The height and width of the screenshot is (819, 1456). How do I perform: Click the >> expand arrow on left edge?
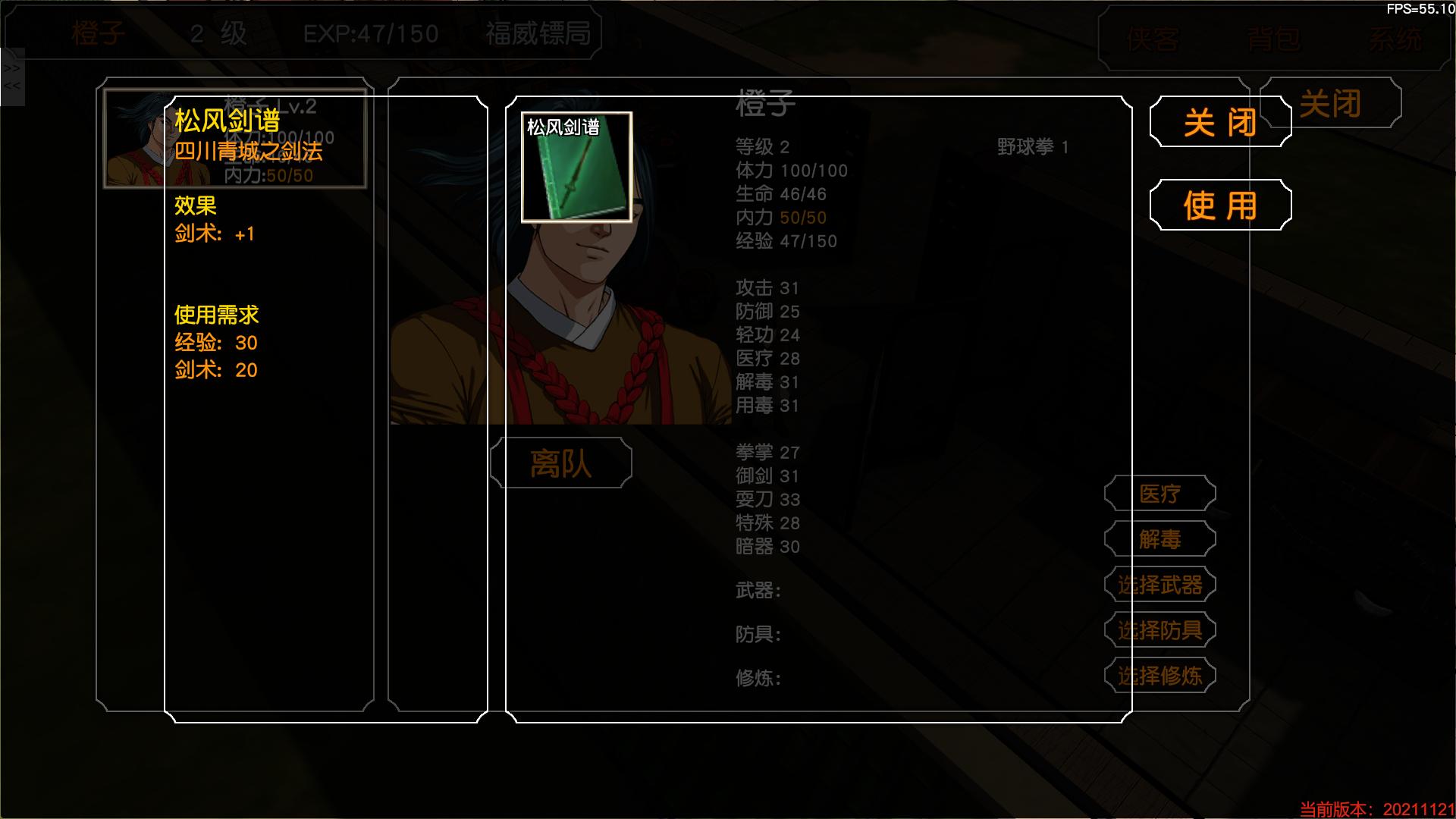(11, 67)
